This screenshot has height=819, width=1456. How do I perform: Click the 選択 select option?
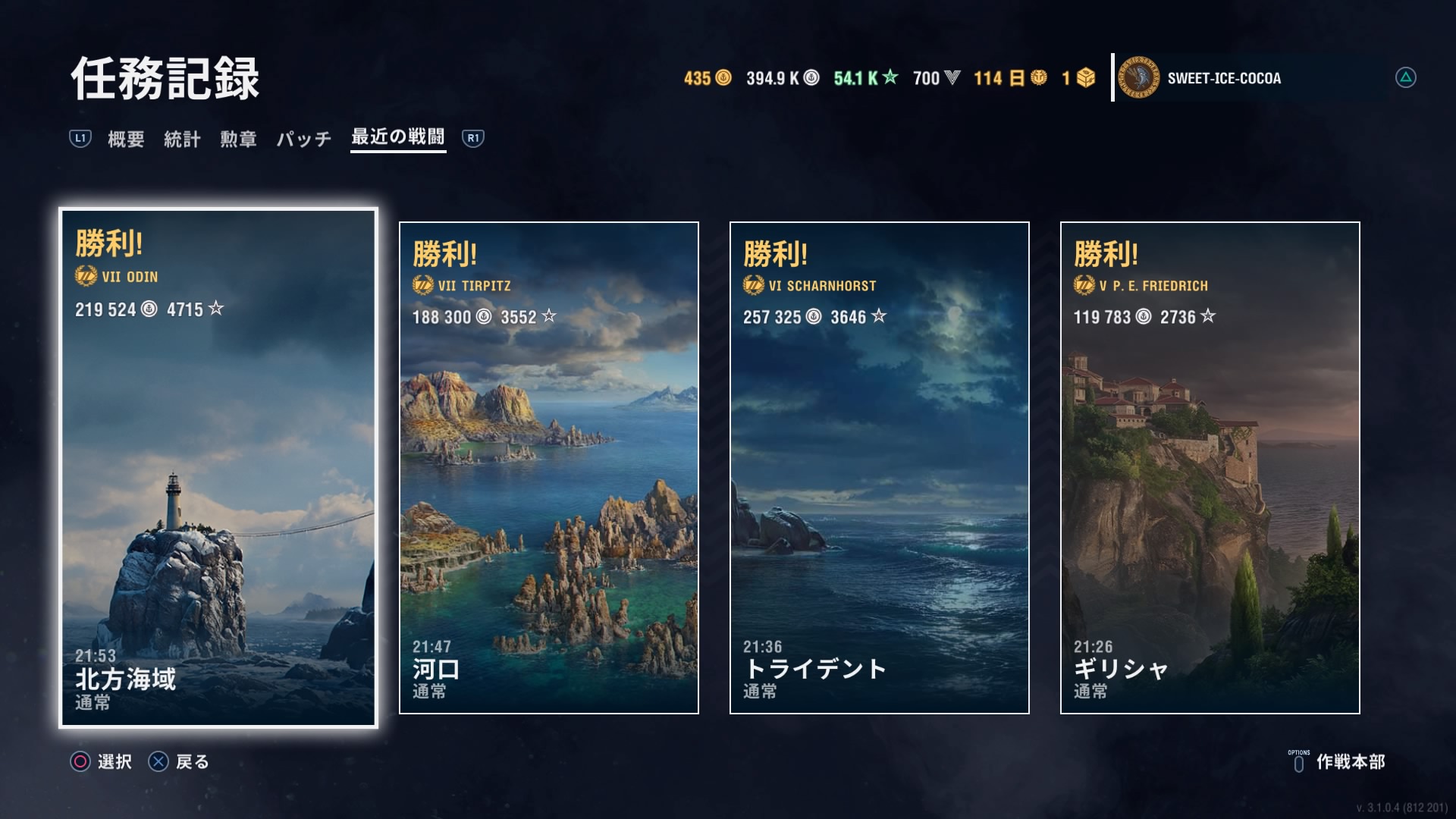tap(102, 761)
